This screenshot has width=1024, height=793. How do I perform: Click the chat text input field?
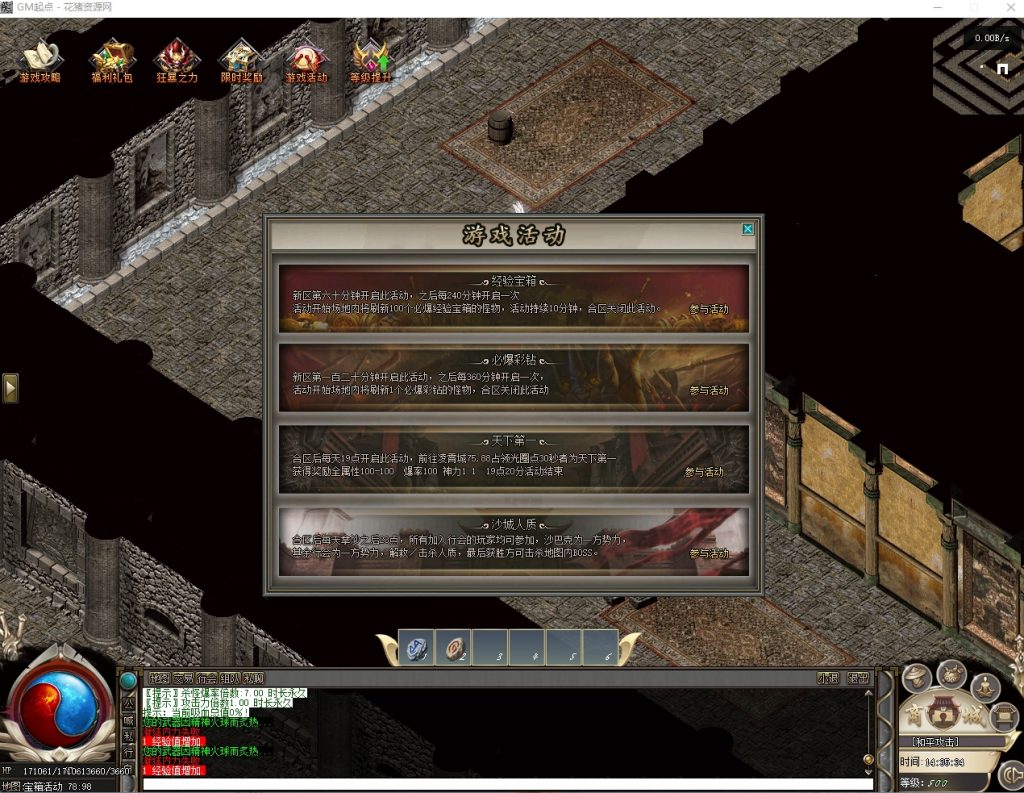(500, 785)
